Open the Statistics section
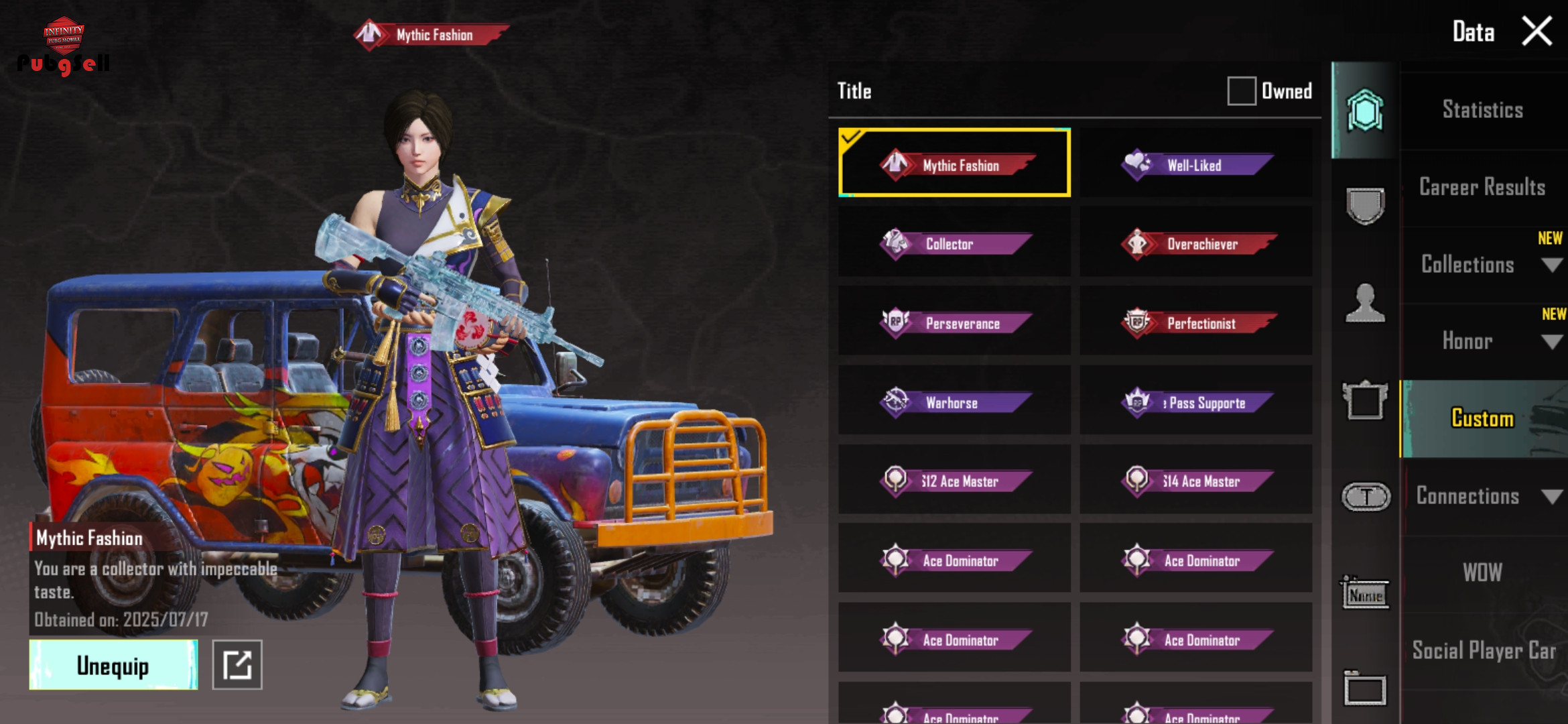Viewport: 1568px width, 724px height. pyautogui.click(x=1482, y=110)
